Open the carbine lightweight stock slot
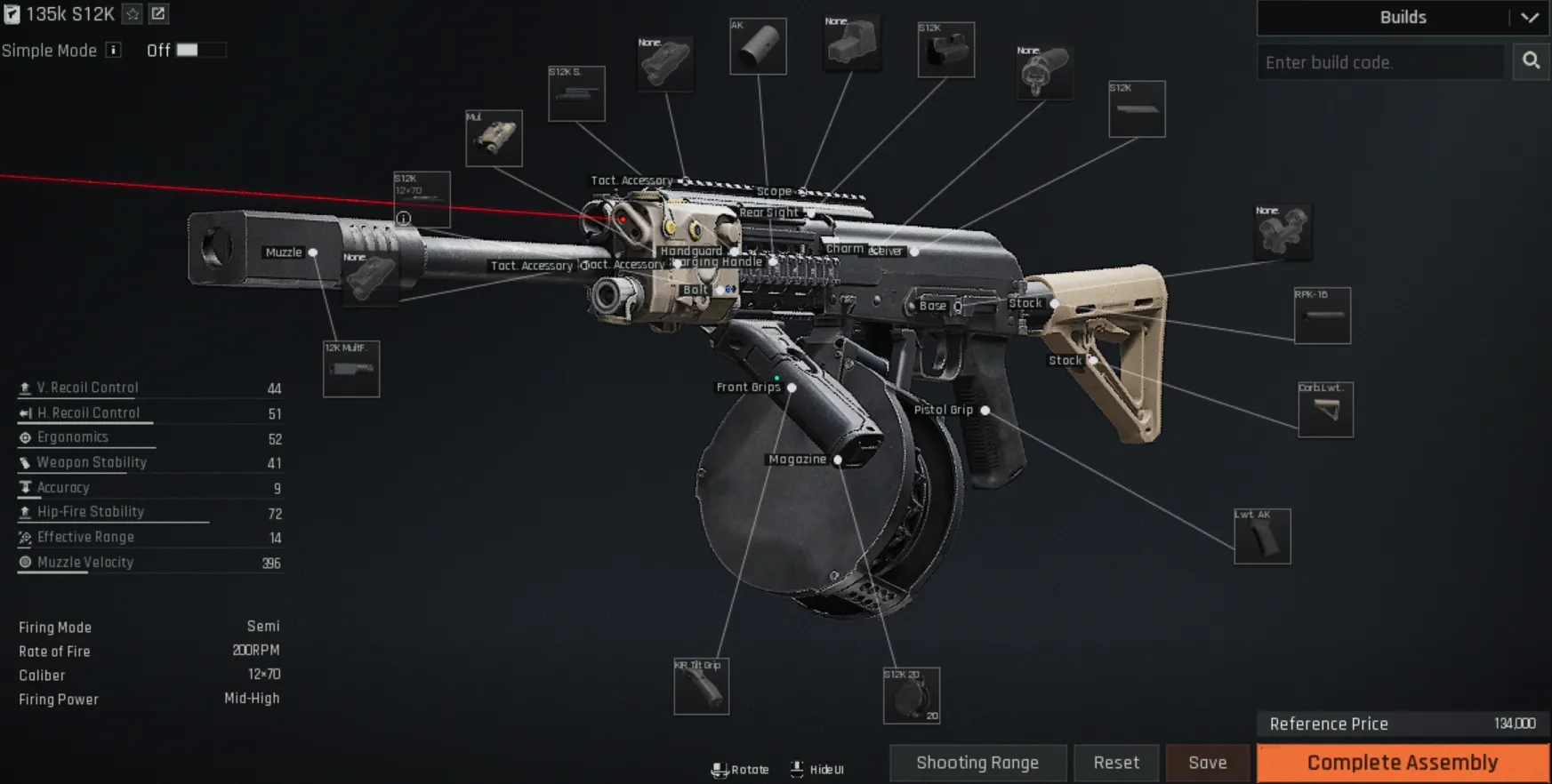The height and width of the screenshot is (784, 1552). (x=1325, y=410)
